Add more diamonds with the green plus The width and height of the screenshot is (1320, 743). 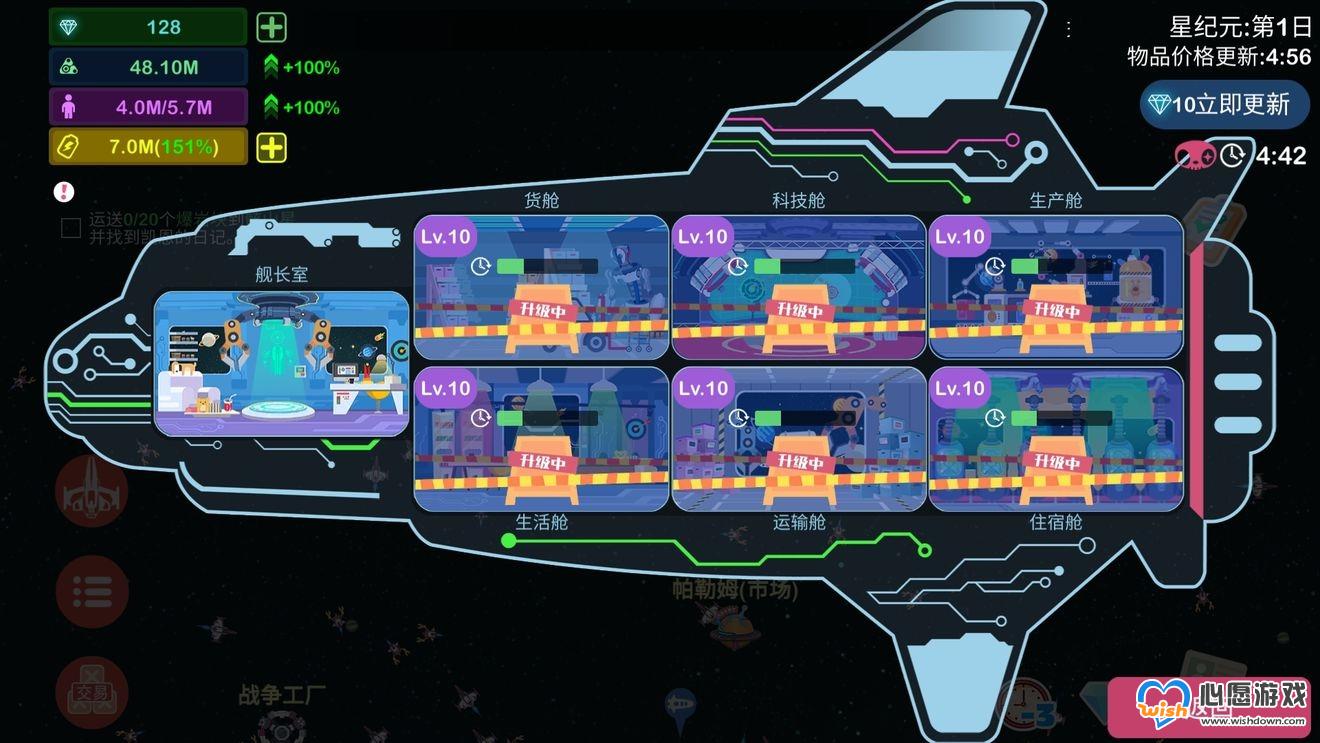(x=272, y=27)
